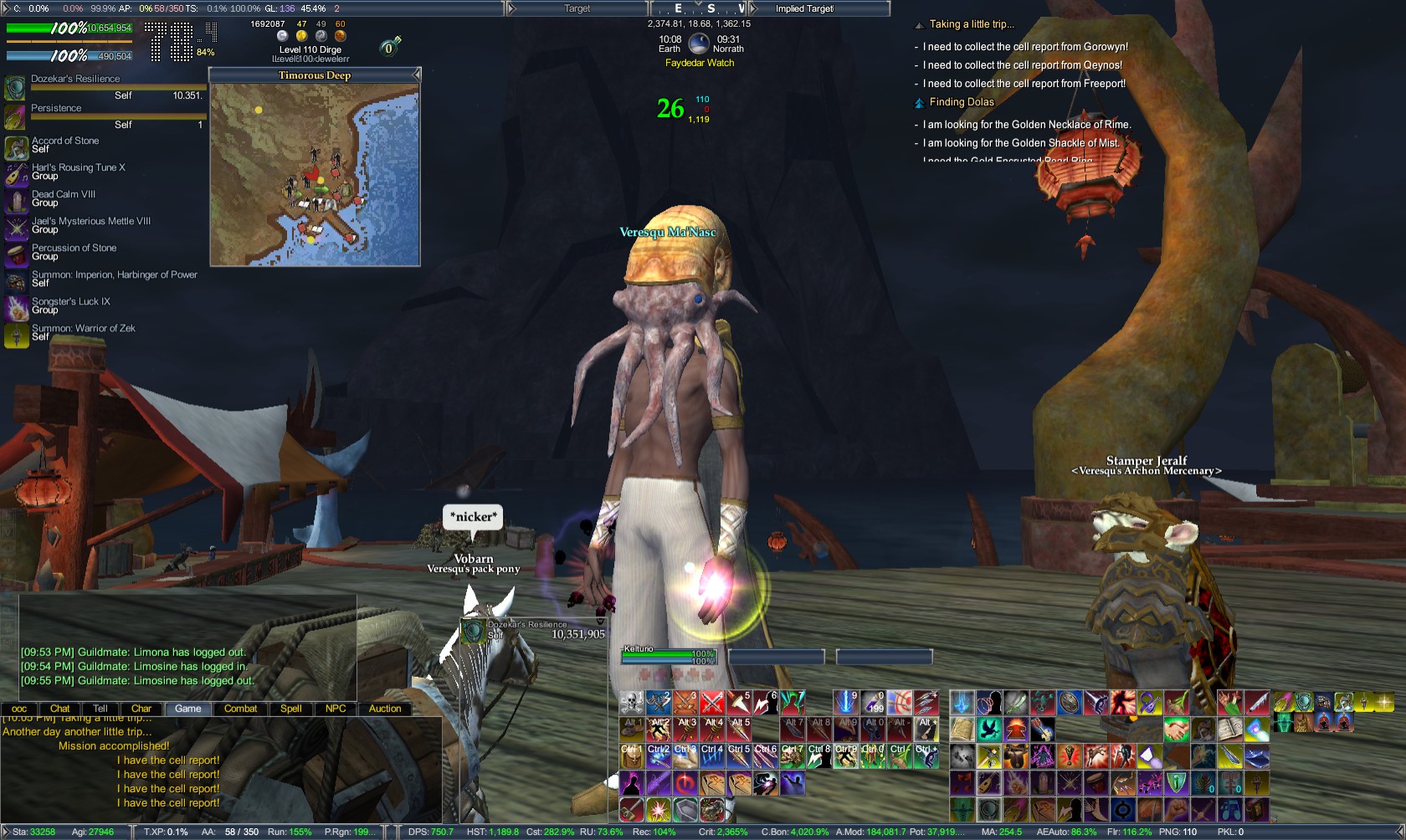
Task: Open the Auction chat tab
Action: (x=385, y=709)
